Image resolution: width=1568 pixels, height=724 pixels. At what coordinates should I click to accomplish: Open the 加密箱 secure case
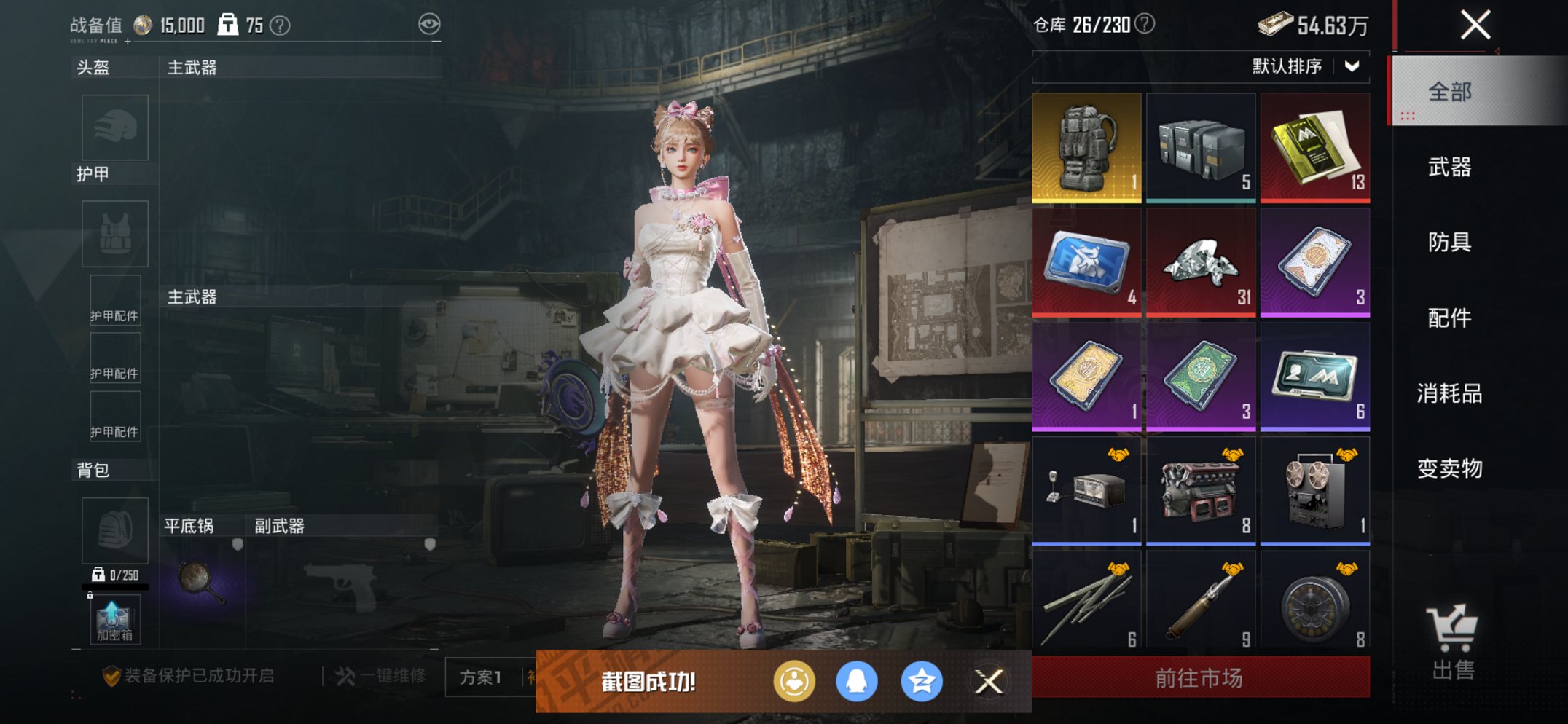[114, 621]
